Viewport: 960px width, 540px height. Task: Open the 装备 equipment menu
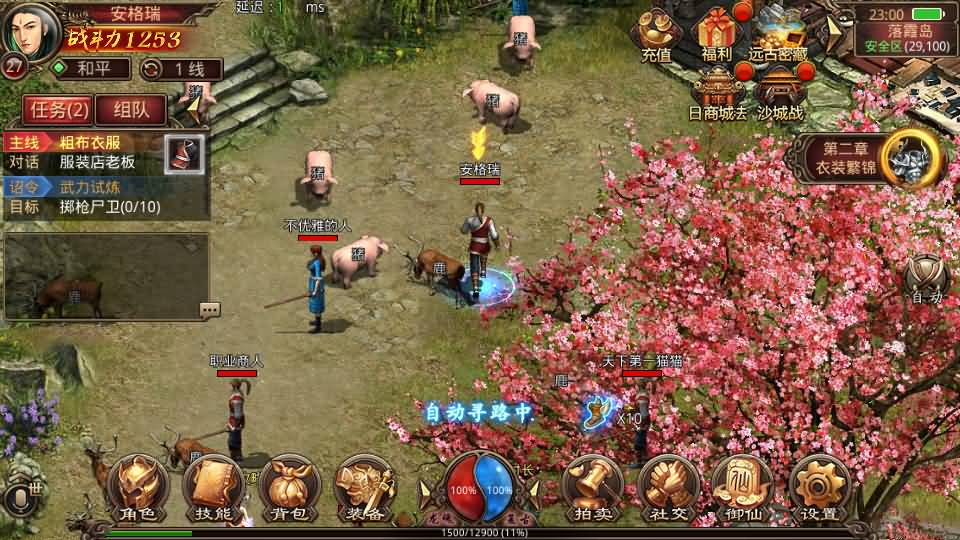click(x=364, y=489)
